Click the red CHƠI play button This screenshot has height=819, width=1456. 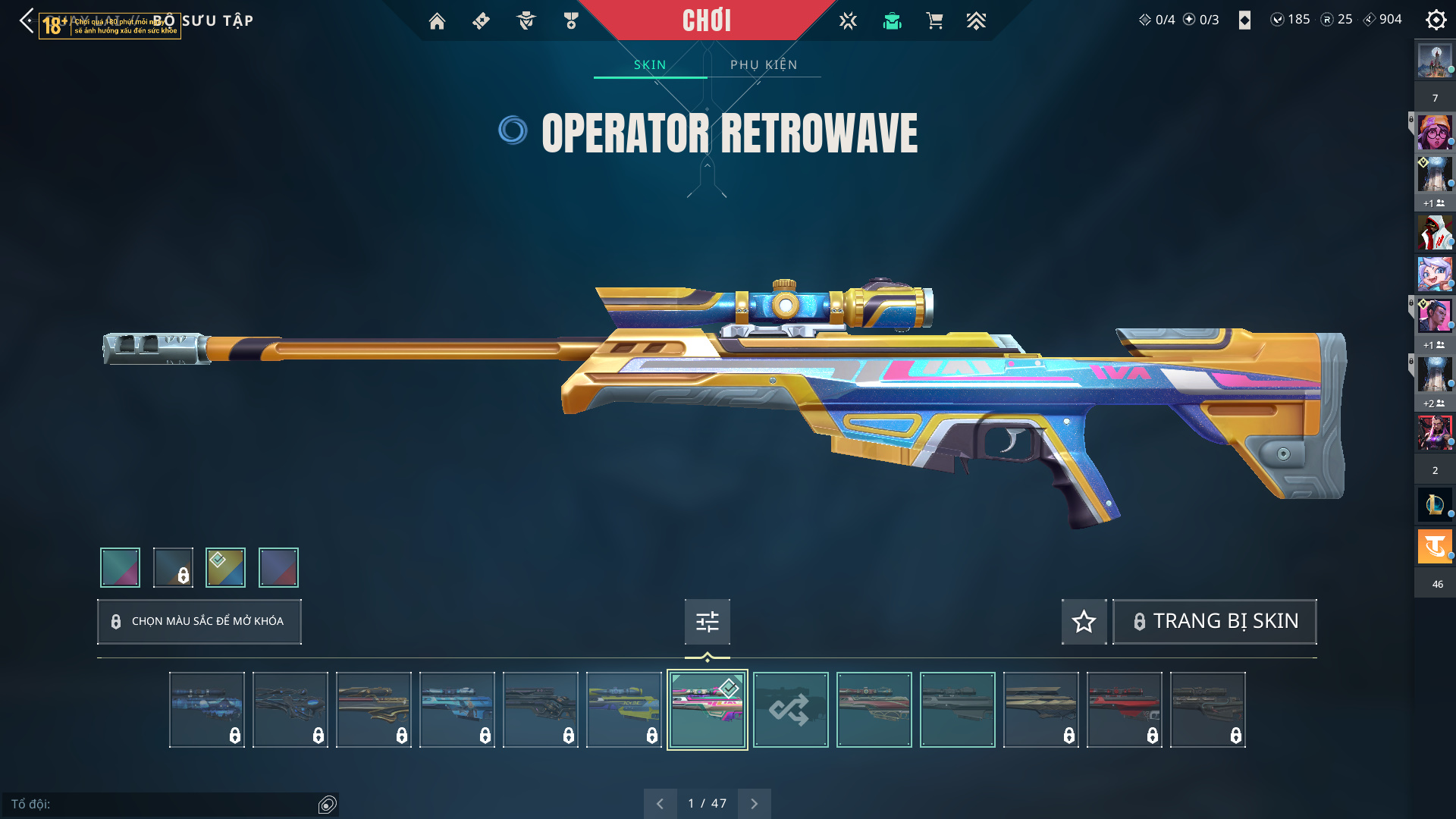click(706, 20)
